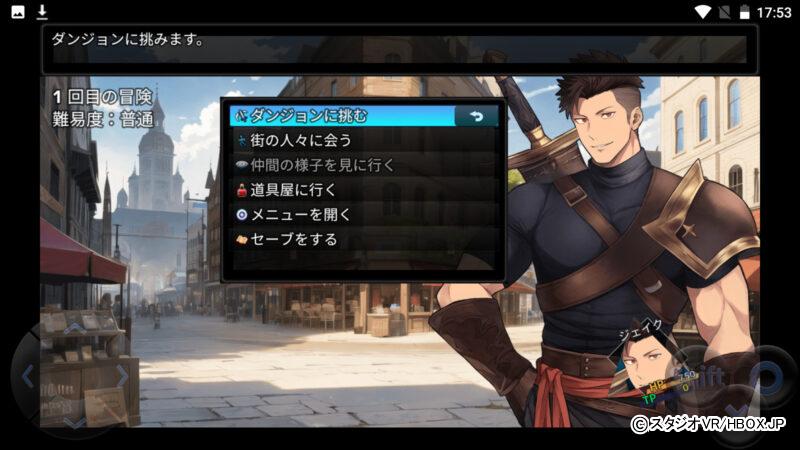Tap the virtual d-pad down arrow
800x450 pixels.
pos(75,421)
